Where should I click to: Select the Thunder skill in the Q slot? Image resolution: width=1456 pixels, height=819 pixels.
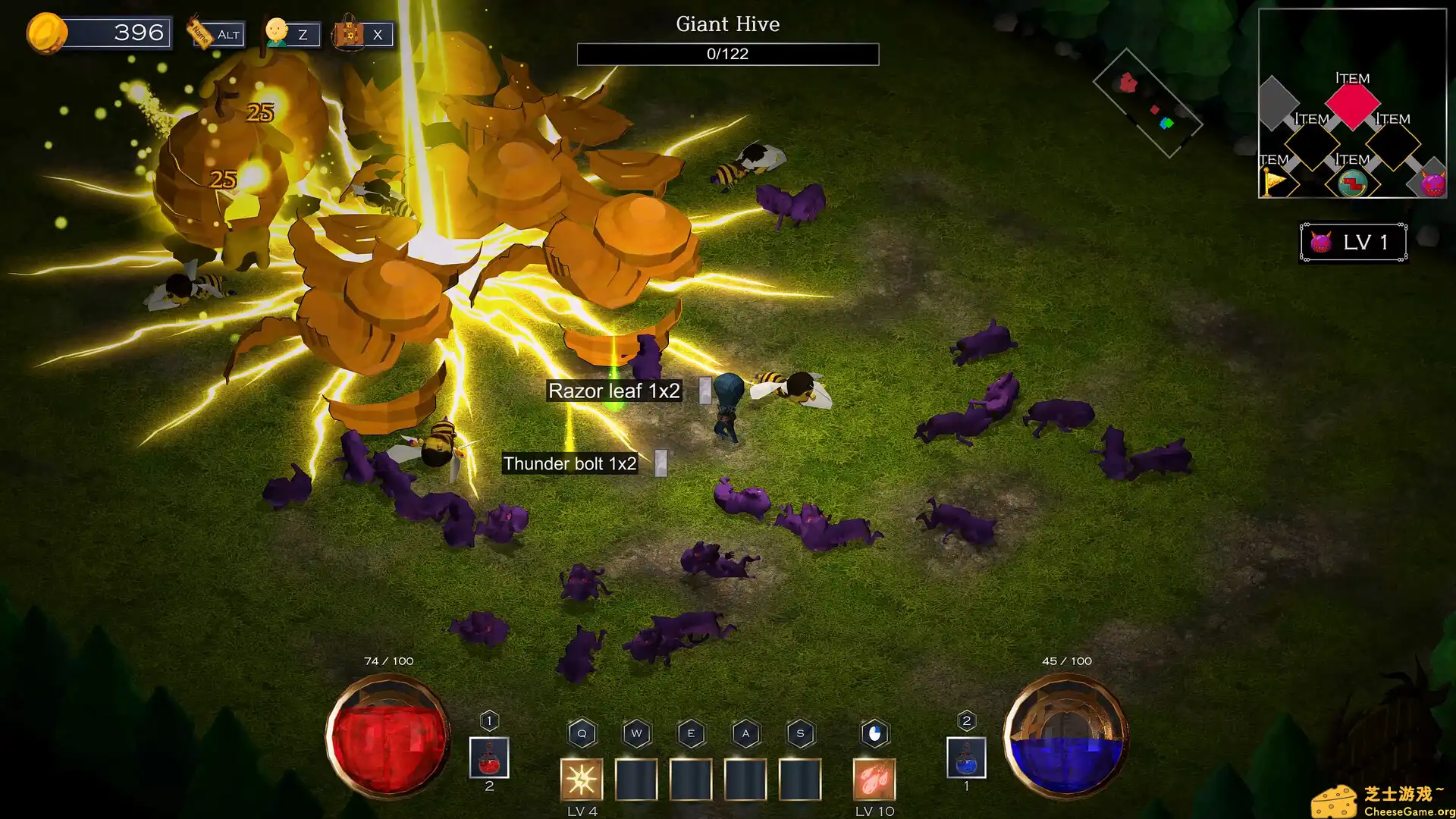tap(581, 780)
